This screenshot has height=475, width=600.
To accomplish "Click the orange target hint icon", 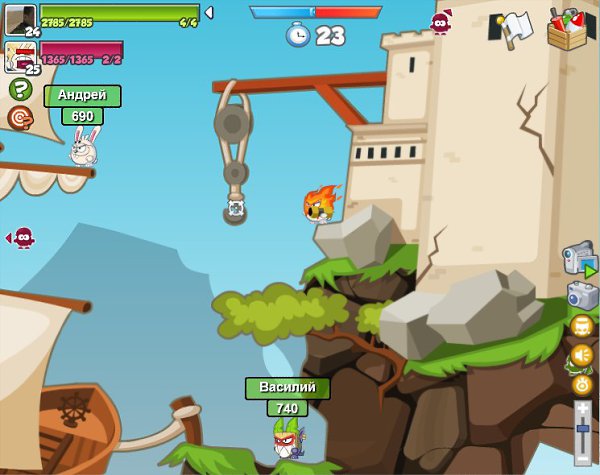I will coord(19,118).
